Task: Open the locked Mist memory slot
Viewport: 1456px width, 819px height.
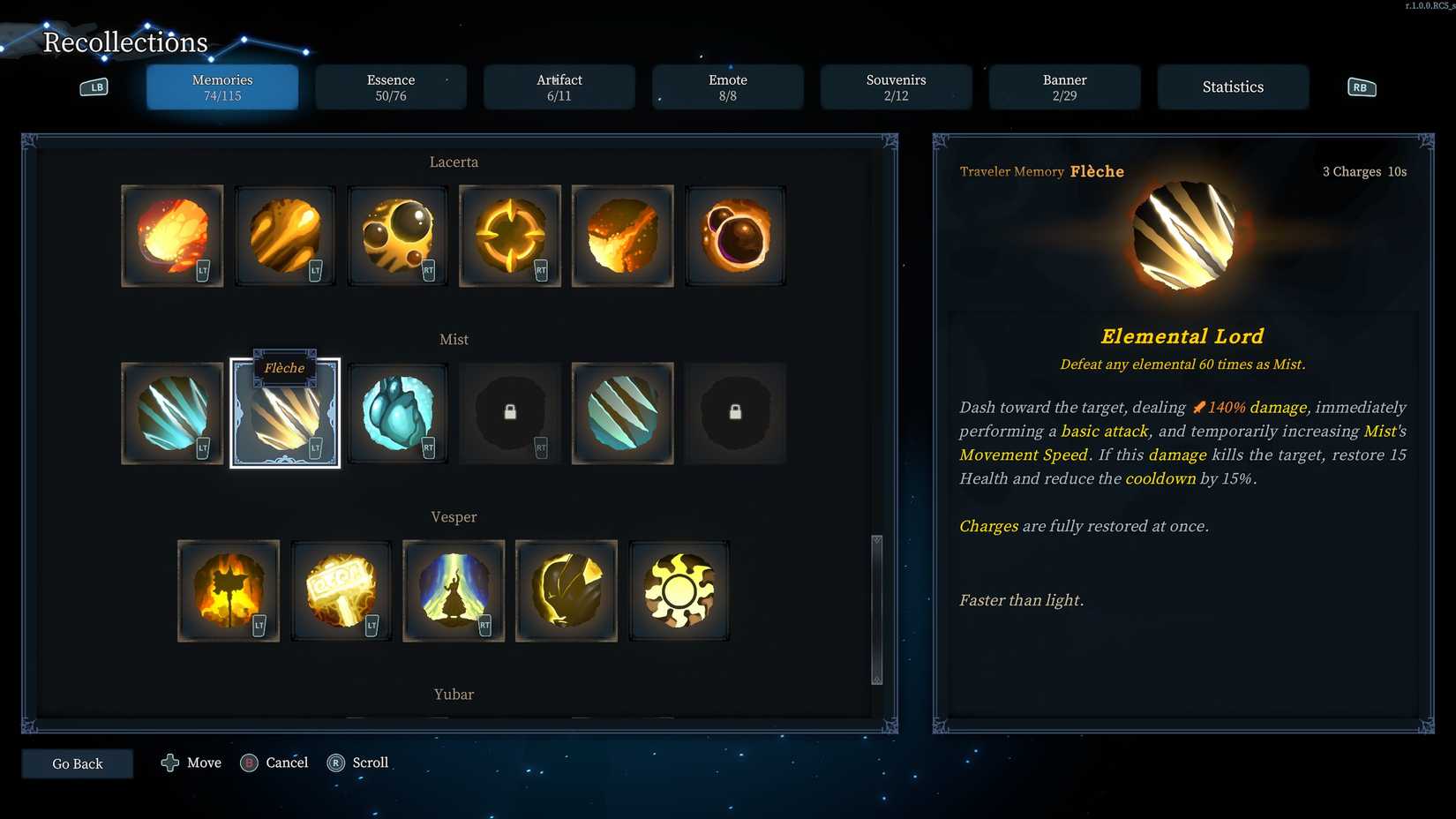Action: click(x=510, y=412)
